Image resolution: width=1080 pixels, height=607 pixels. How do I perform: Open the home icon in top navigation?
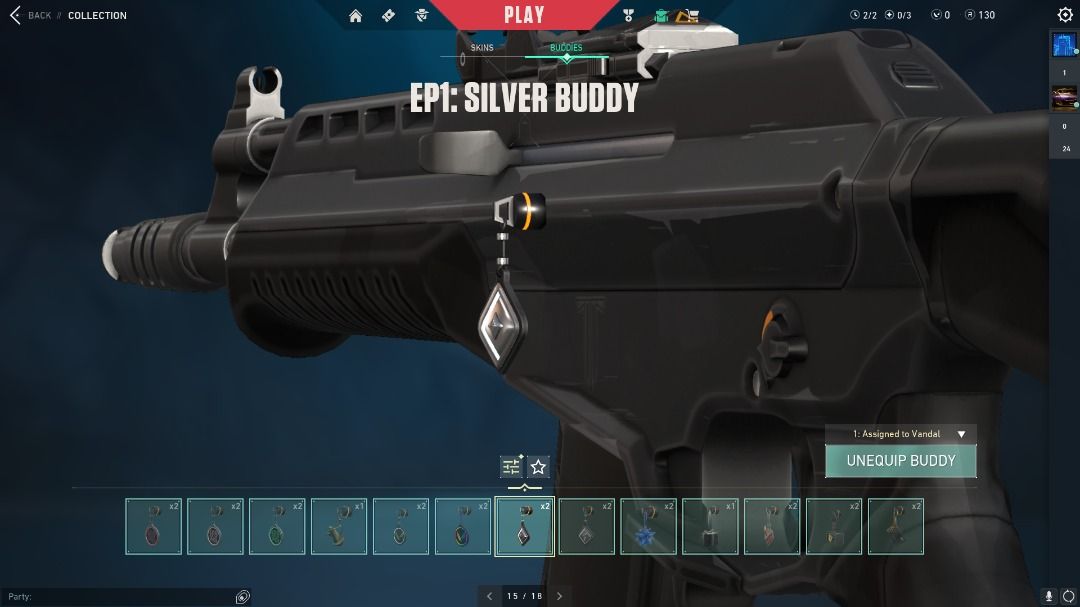(356, 15)
